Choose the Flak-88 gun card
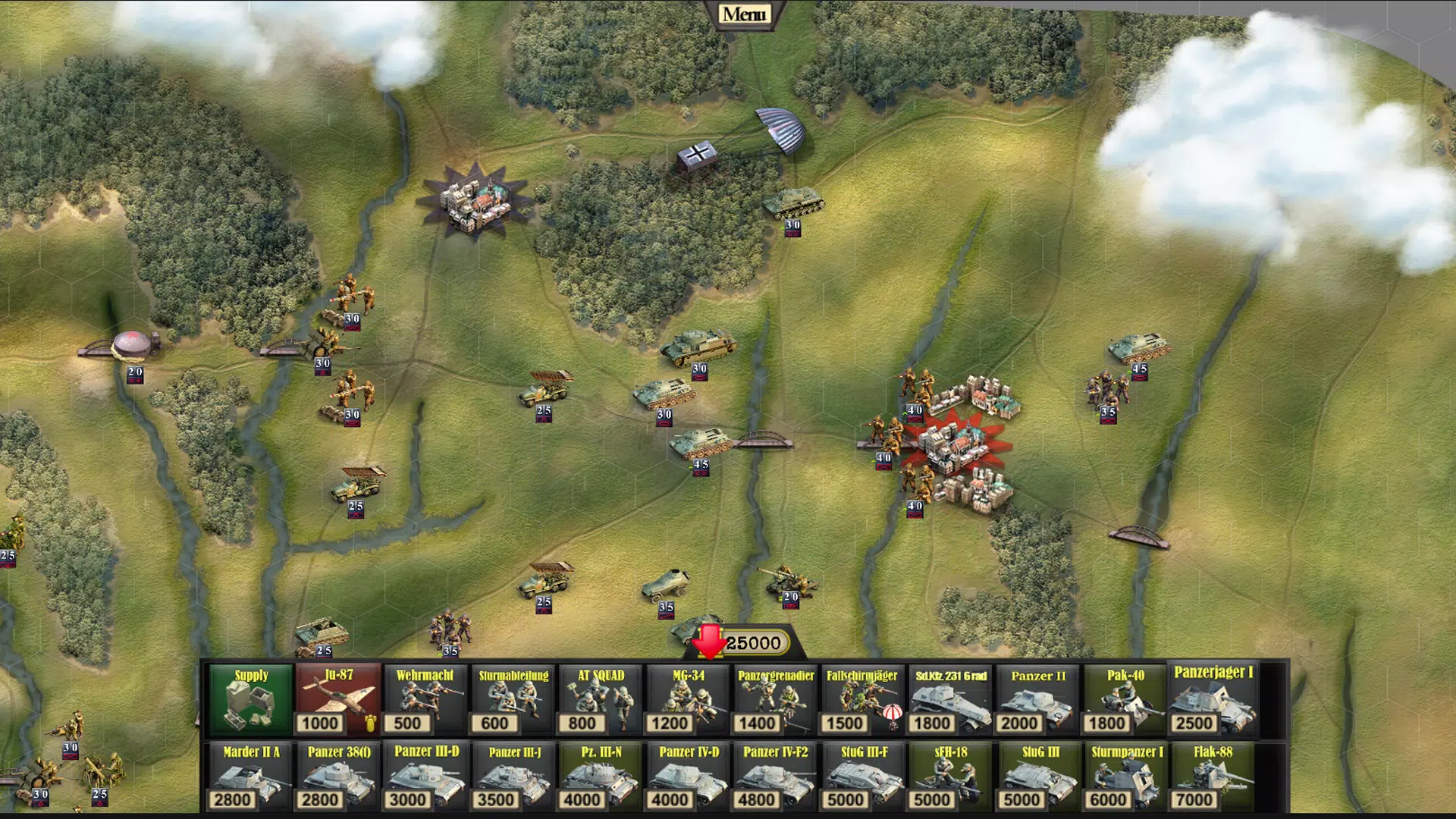 (1213, 777)
